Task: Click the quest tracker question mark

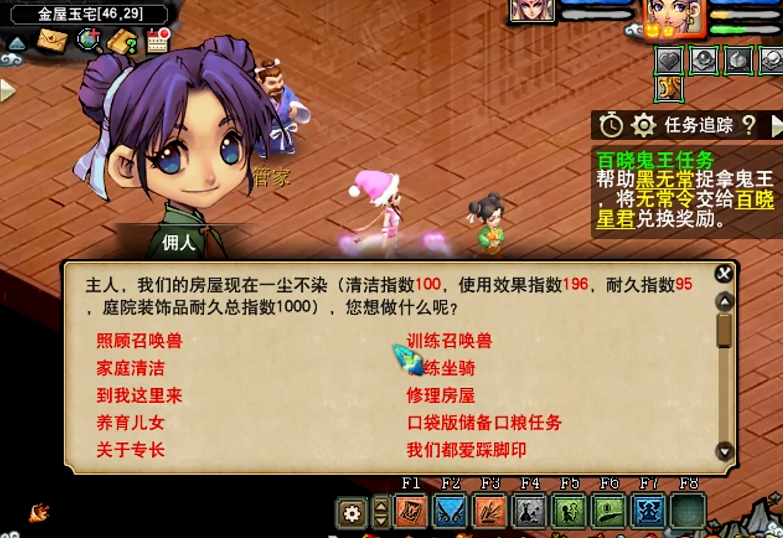Action: pyautogui.click(x=748, y=125)
